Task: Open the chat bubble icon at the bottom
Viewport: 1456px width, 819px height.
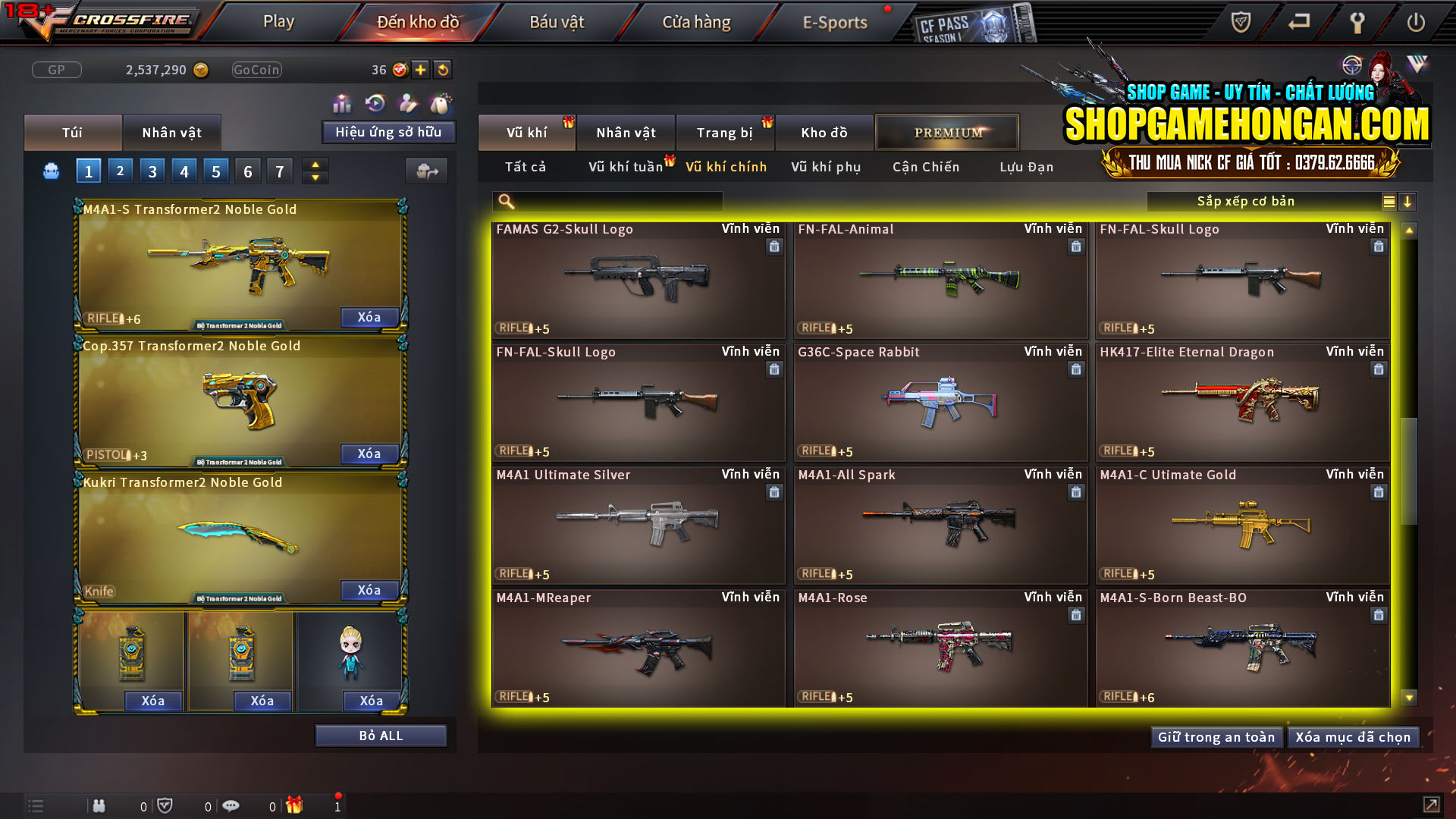Action: tap(231, 805)
